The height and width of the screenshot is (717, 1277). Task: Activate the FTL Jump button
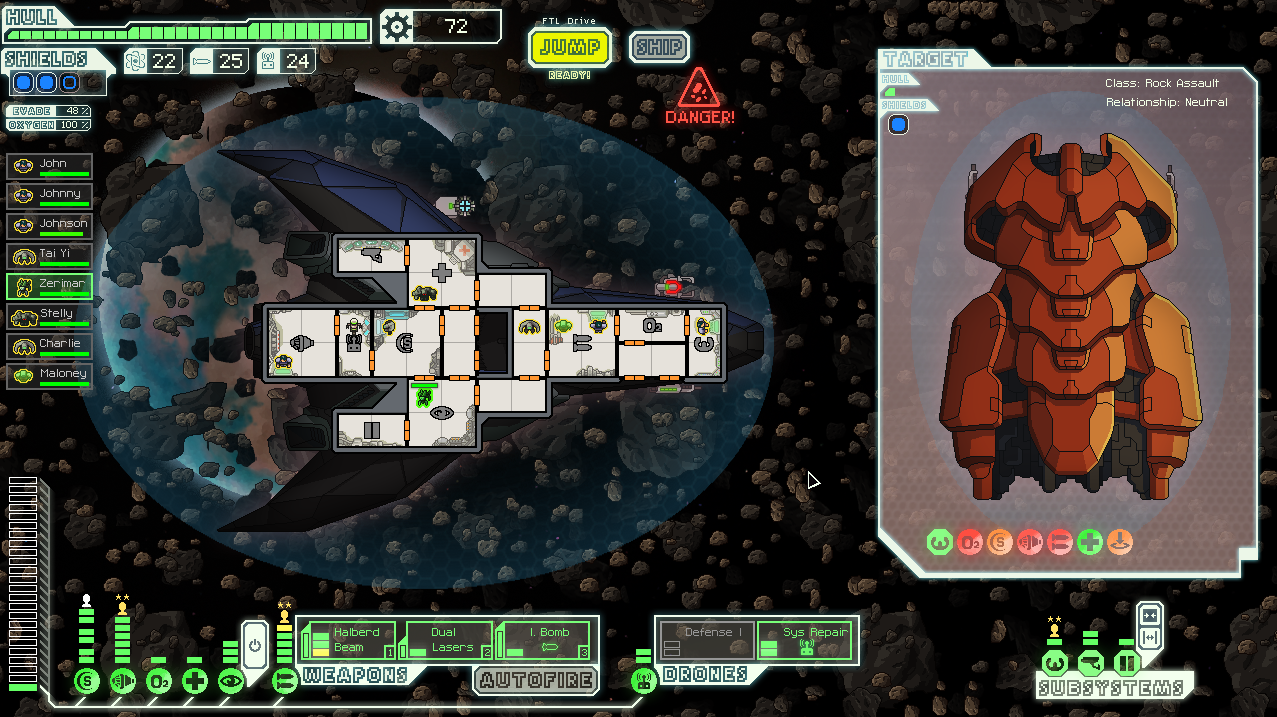pyautogui.click(x=570, y=46)
